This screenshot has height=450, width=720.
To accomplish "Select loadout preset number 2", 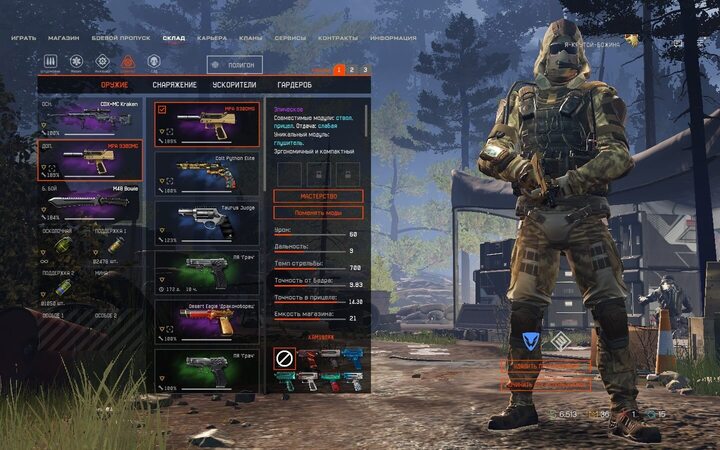I will (x=352, y=70).
